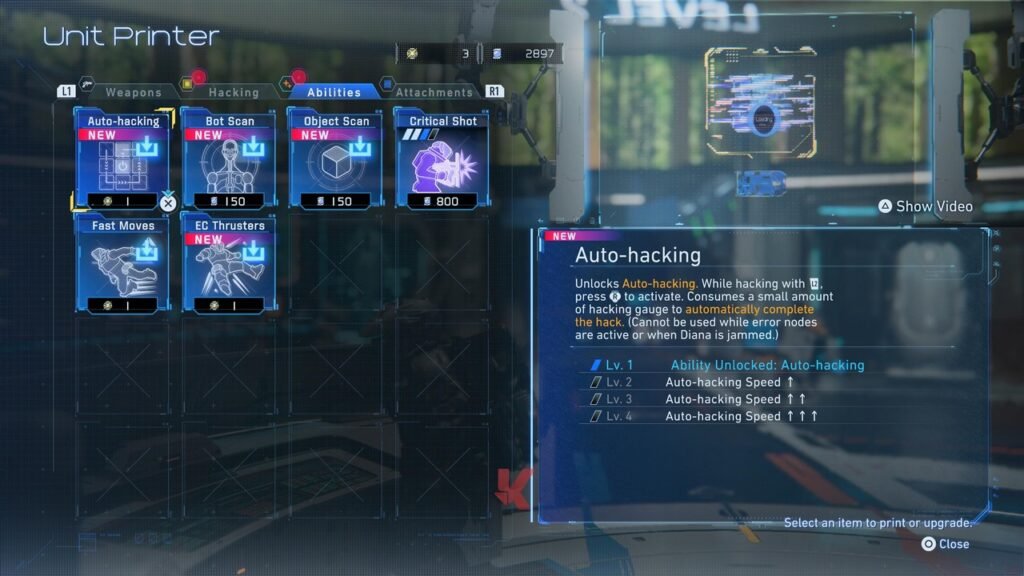Switch to the Weapons tab
Image resolution: width=1024 pixels, height=576 pixels.
point(133,92)
